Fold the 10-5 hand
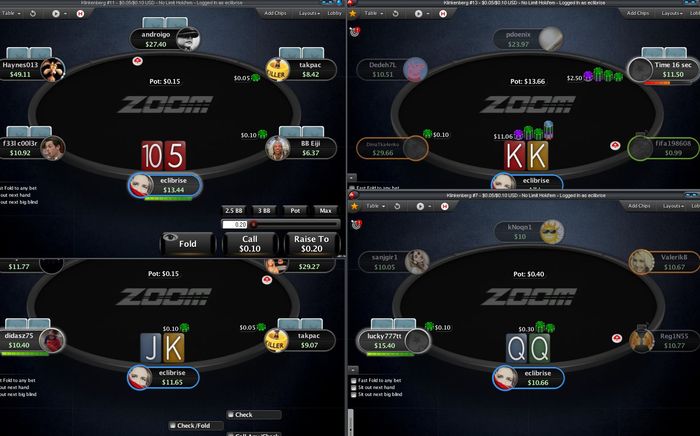The height and width of the screenshot is (436, 700). [189, 243]
